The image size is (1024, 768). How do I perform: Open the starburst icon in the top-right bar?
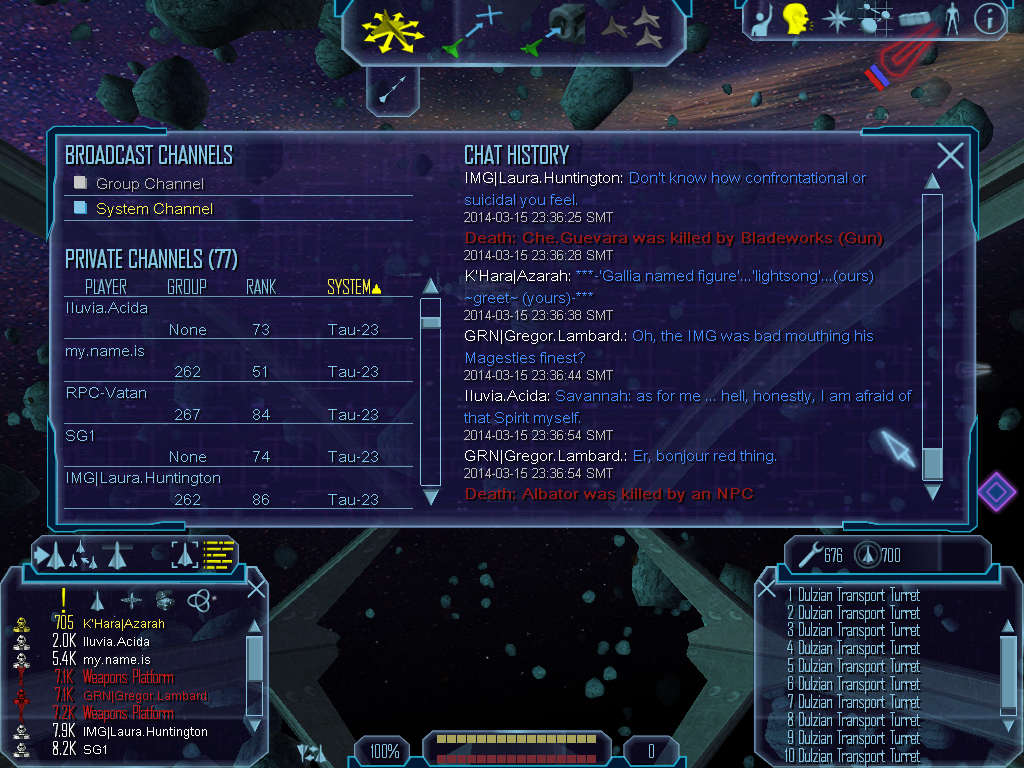point(836,17)
